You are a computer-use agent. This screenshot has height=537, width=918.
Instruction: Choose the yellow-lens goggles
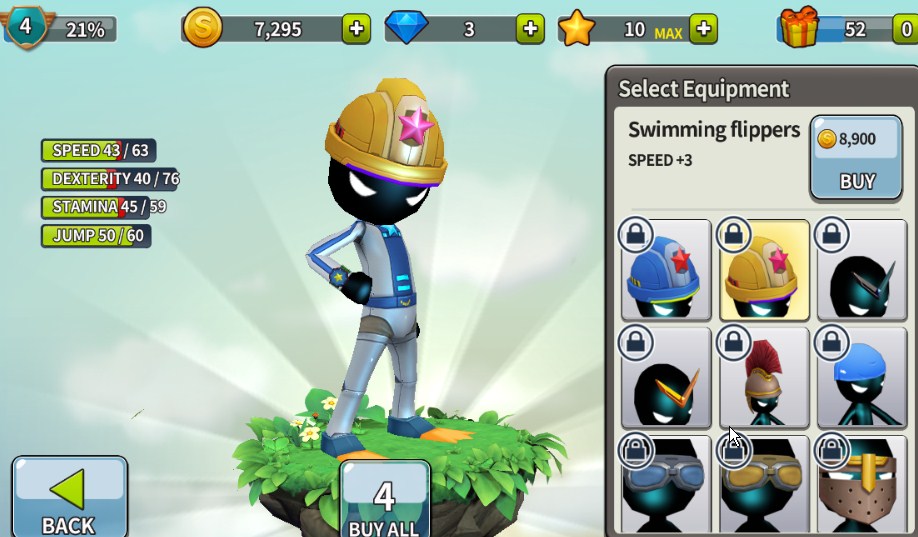764,485
